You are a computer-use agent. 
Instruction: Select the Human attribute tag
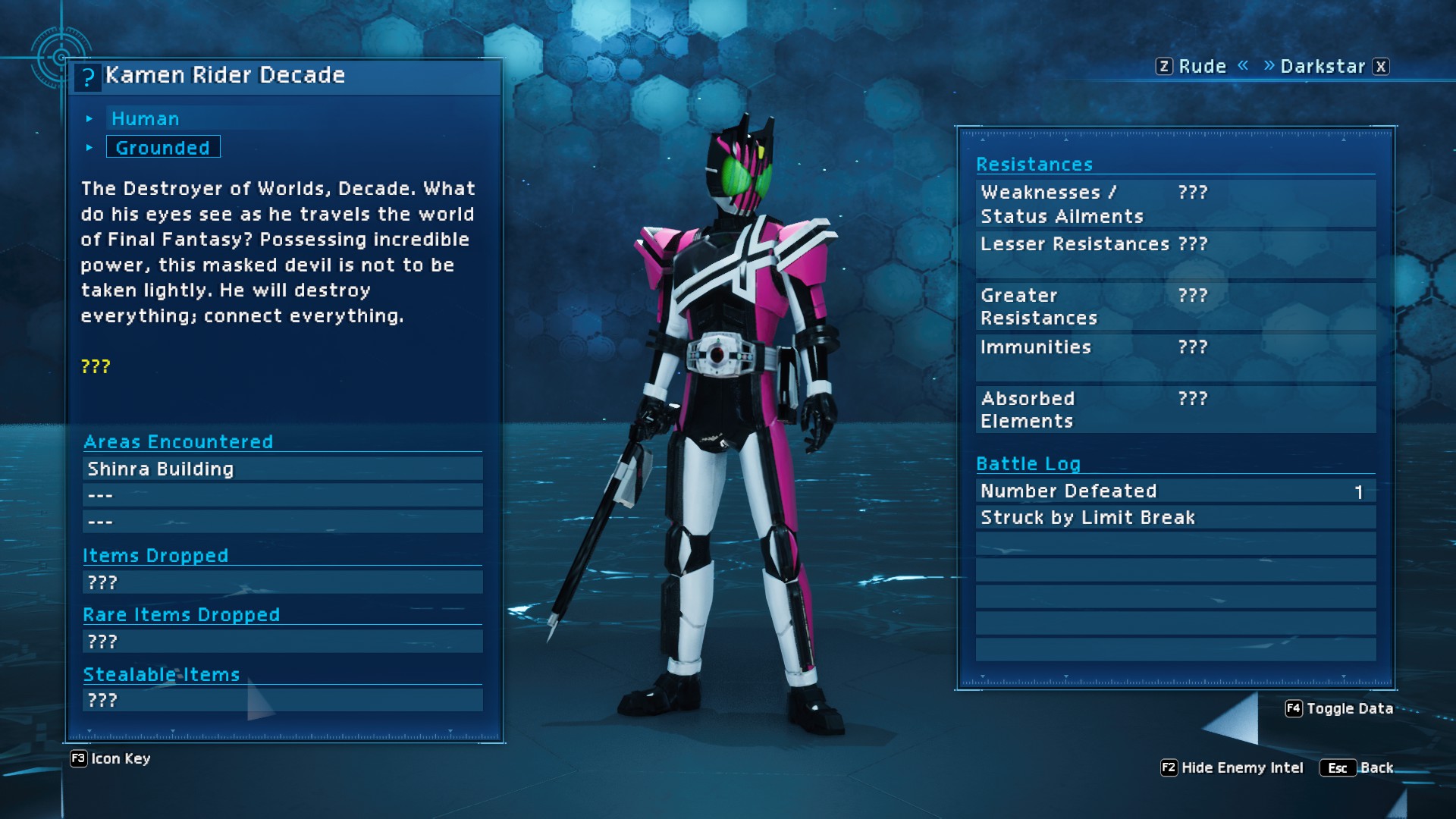[146, 119]
